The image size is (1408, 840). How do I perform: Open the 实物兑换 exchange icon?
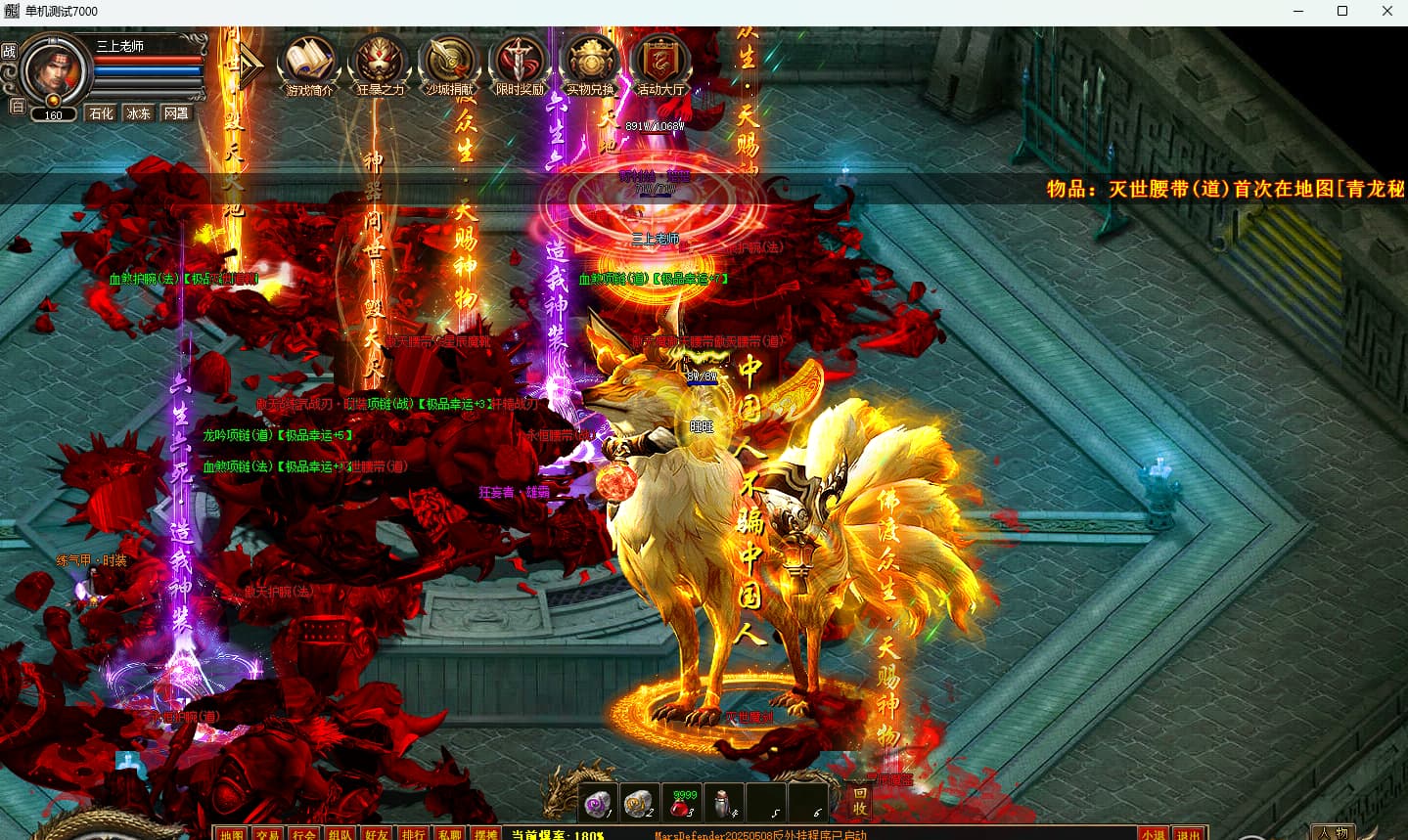pos(590,64)
